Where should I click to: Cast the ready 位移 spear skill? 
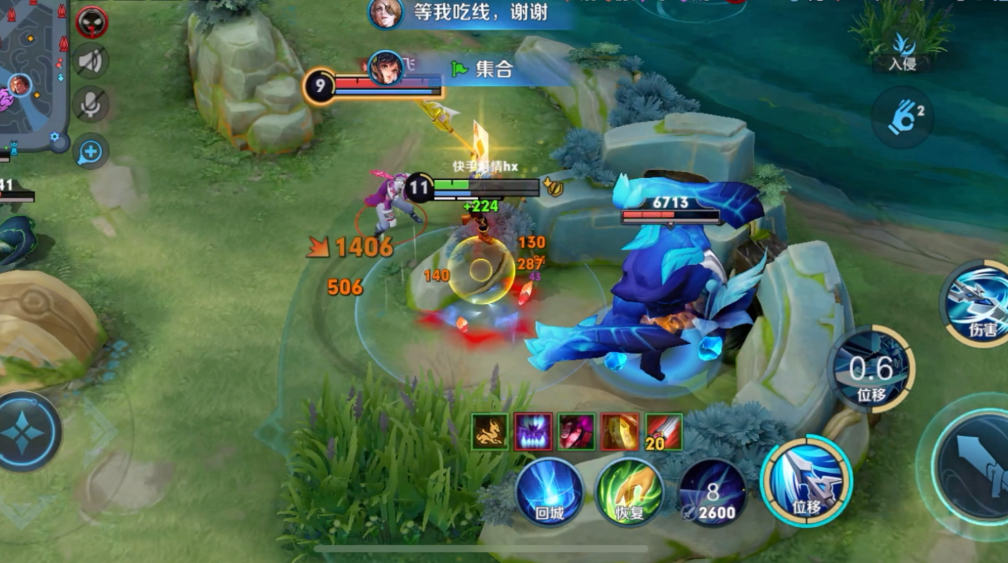pos(806,481)
